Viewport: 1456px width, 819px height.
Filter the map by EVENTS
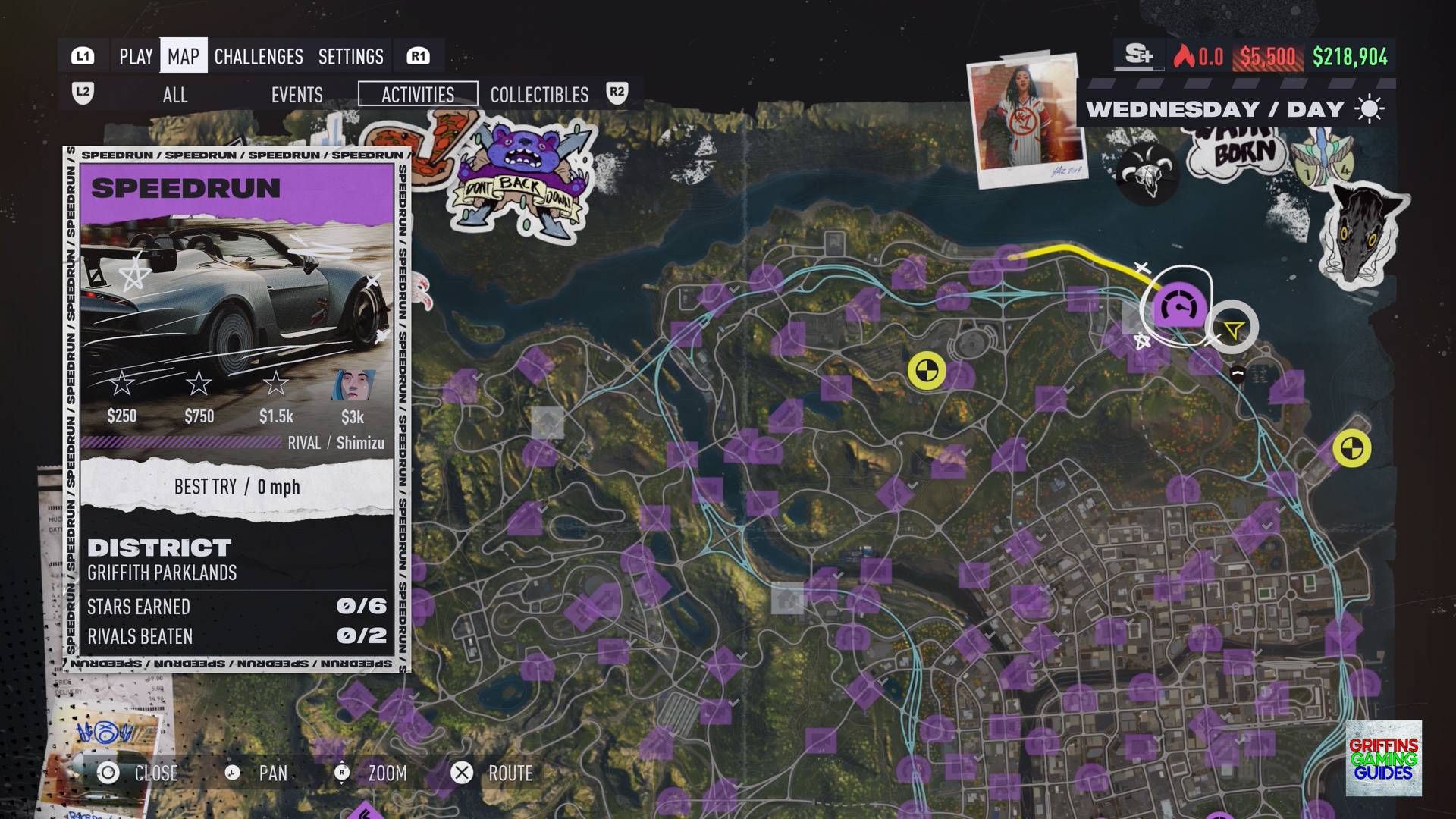(297, 95)
